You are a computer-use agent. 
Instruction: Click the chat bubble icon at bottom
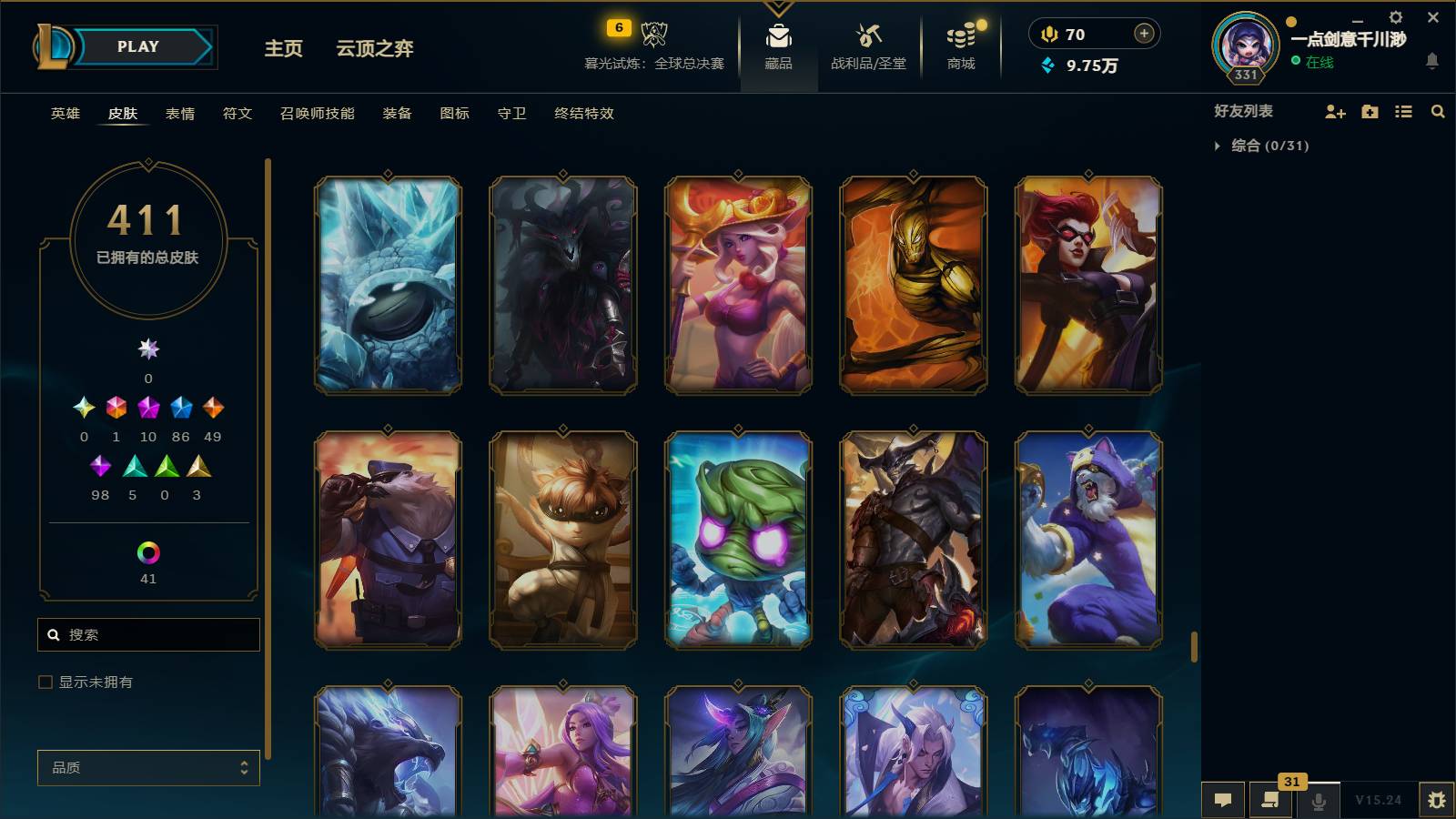tap(1223, 800)
